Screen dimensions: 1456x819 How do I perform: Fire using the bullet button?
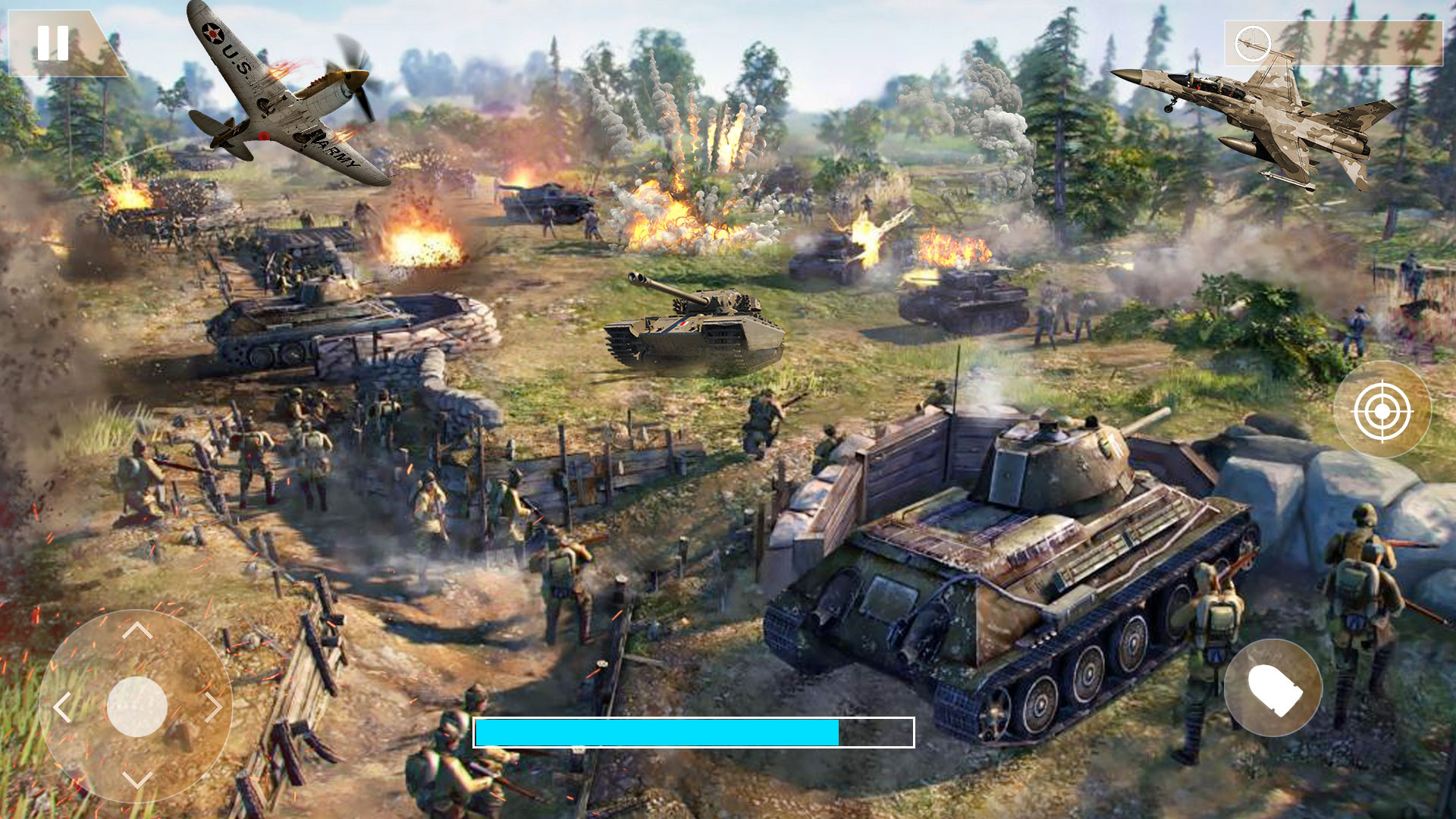coord(1273,688)
